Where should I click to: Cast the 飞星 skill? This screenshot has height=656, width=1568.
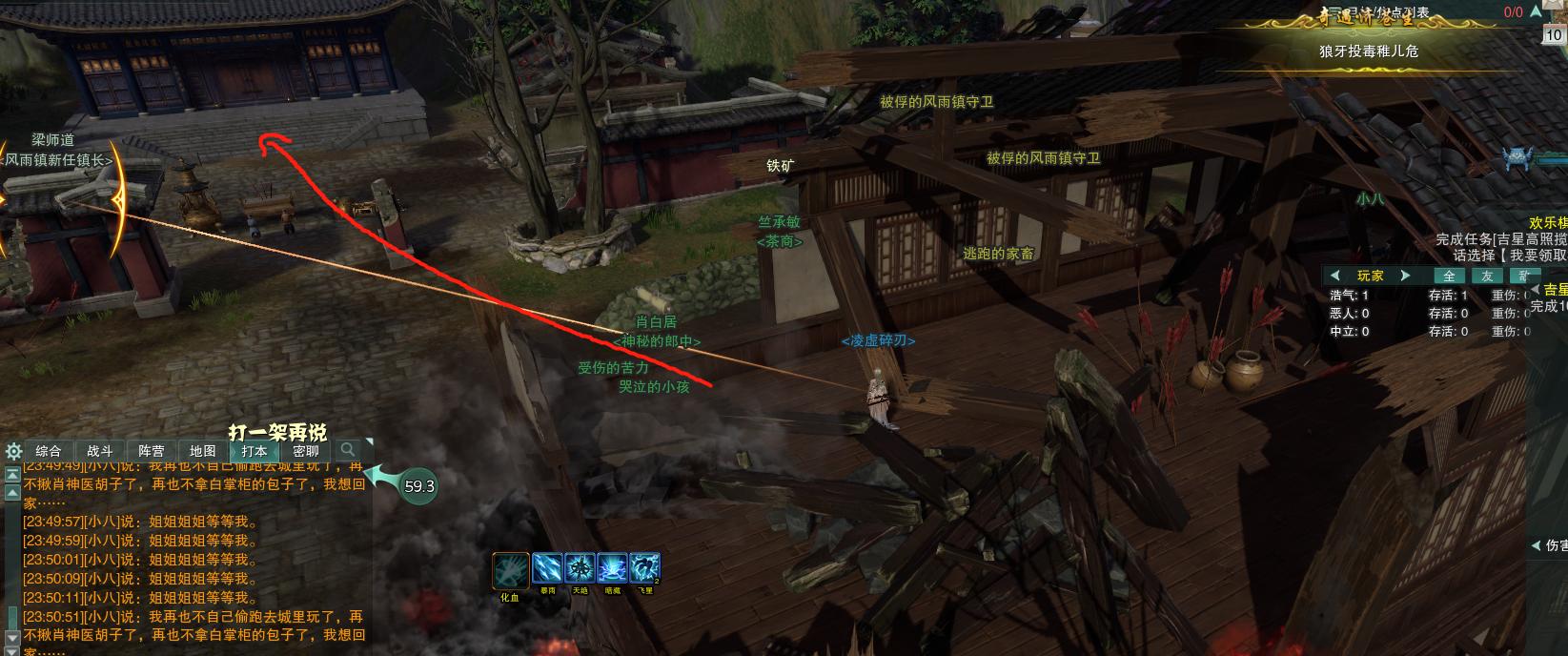pos(644,568)
